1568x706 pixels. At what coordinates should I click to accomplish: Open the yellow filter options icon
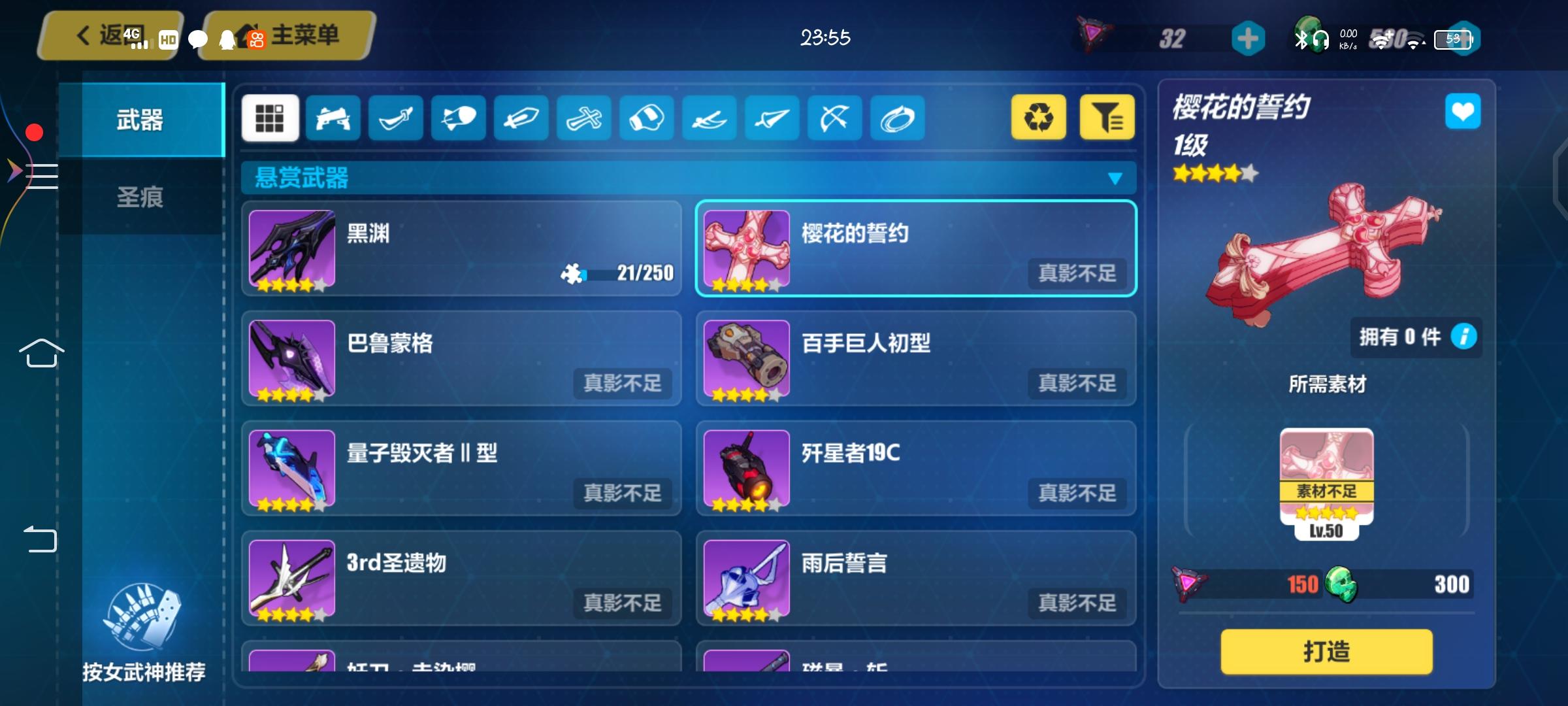tap(1105, 118)
